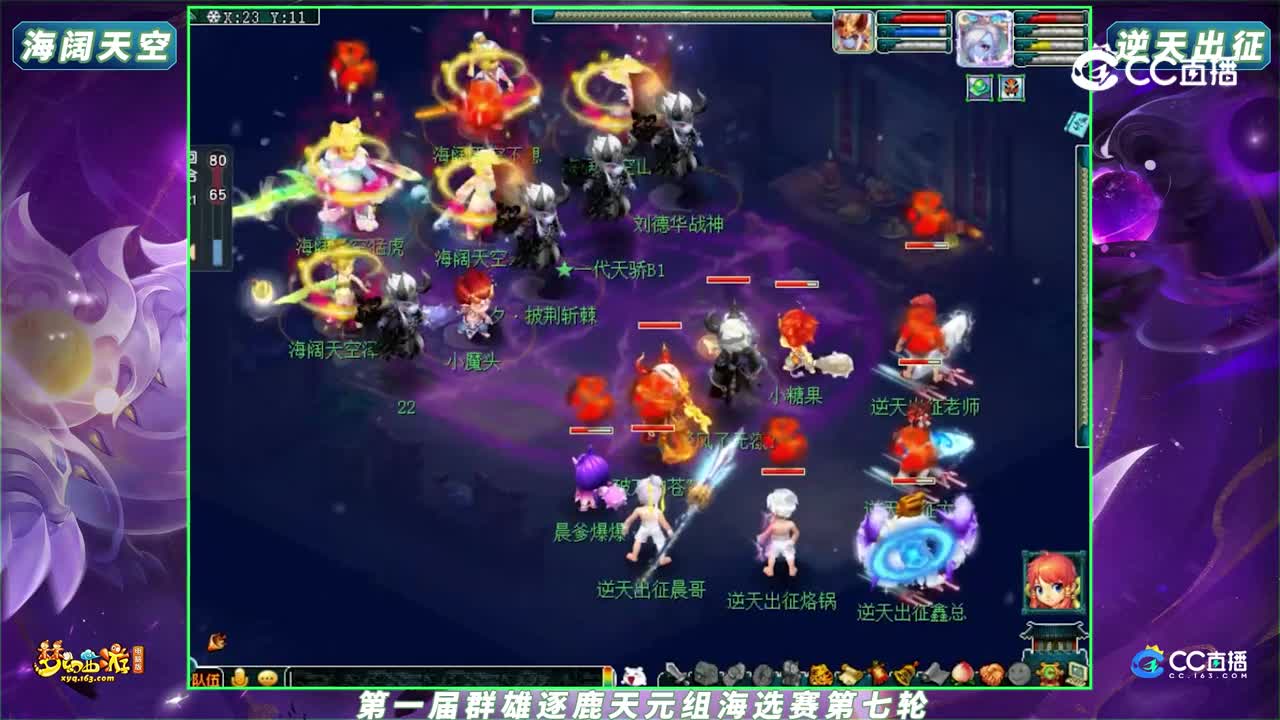Image resolution: width=1280 pixels, height=720 pixels.
Task: Click the clasped-hands capture icon
Action: coord(990,673)
